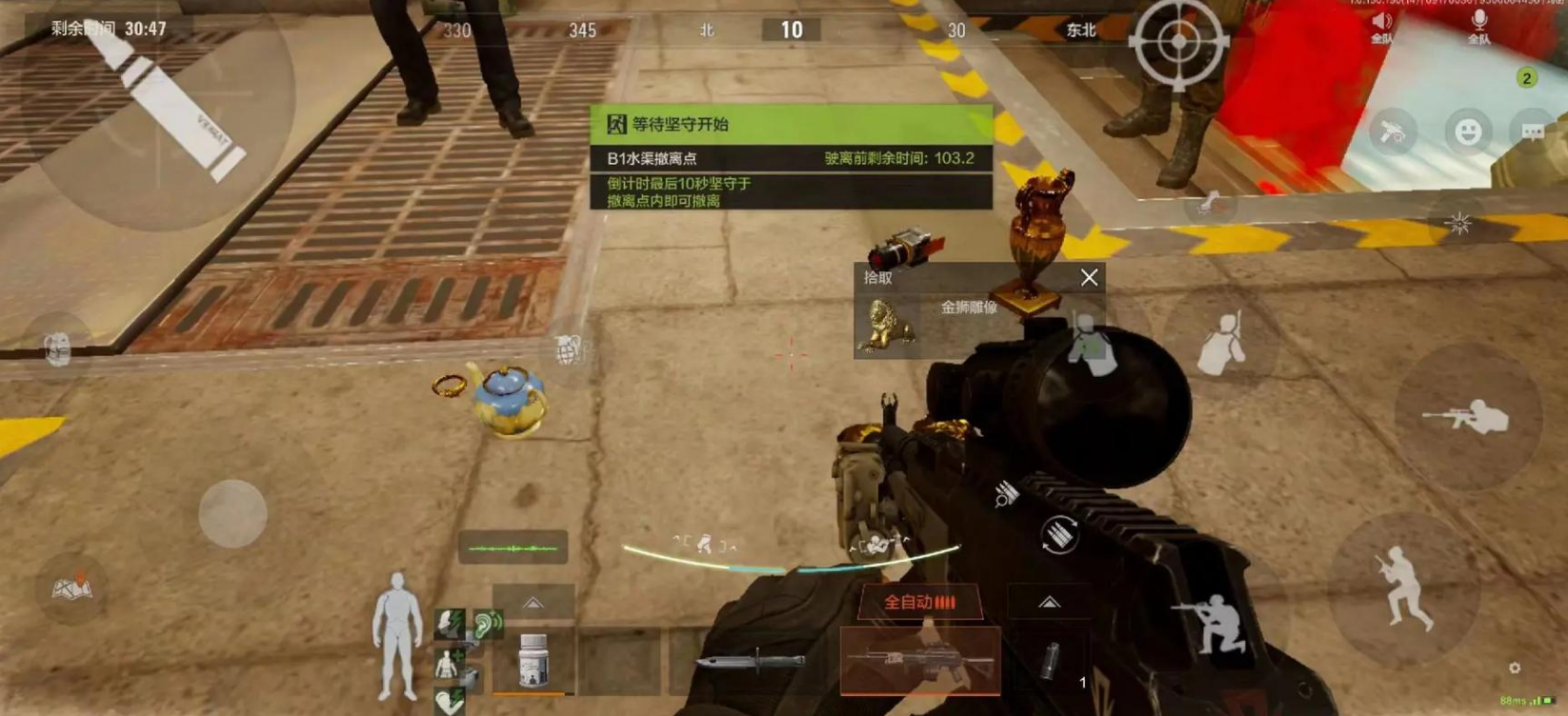Close the 拾取 pickup popup
1568x716 pixels.
pyautogui.click(x=1089, y=277)
